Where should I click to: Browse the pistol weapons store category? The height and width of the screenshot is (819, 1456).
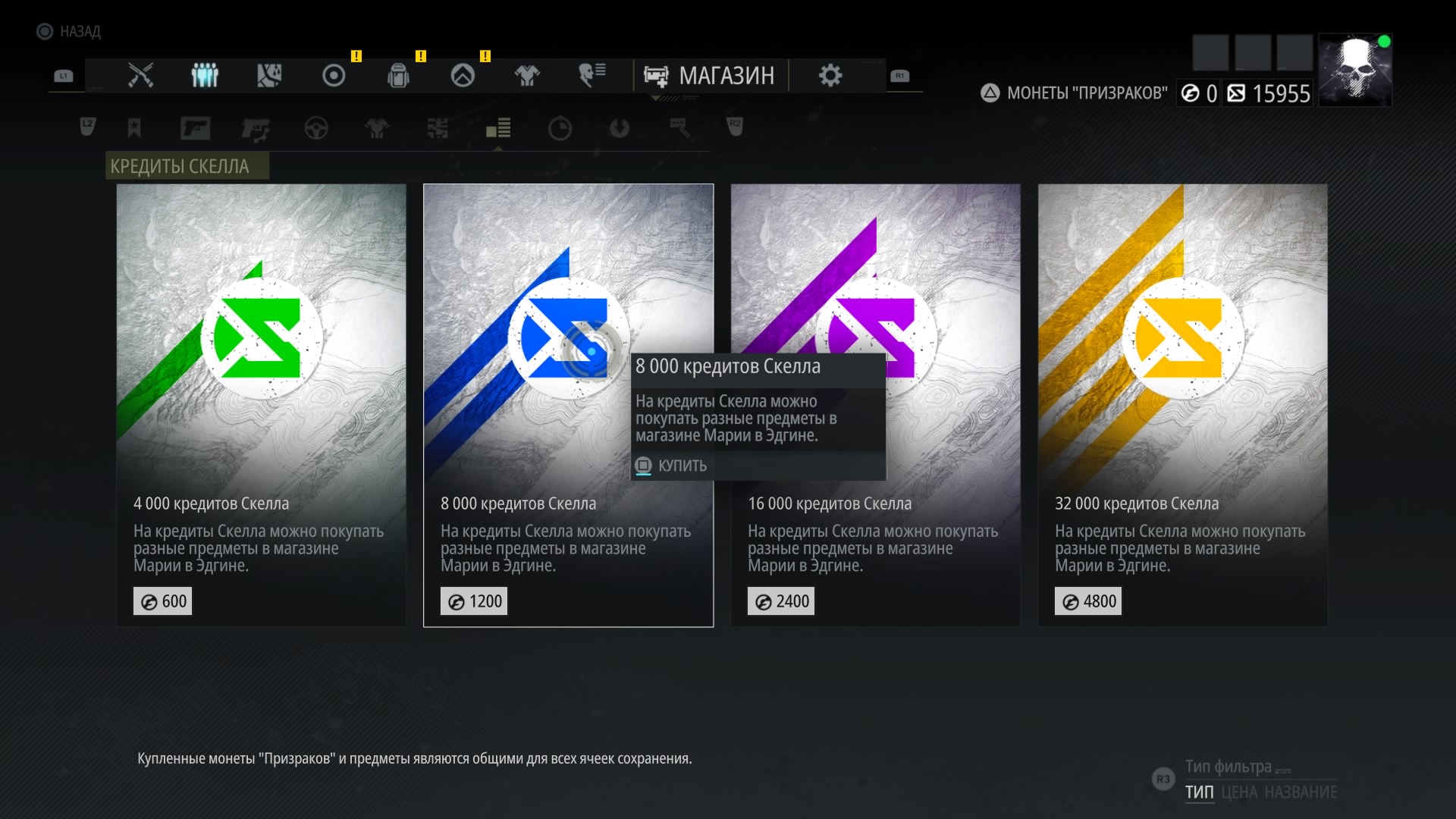pyautogui.click(x=195, y=128)
